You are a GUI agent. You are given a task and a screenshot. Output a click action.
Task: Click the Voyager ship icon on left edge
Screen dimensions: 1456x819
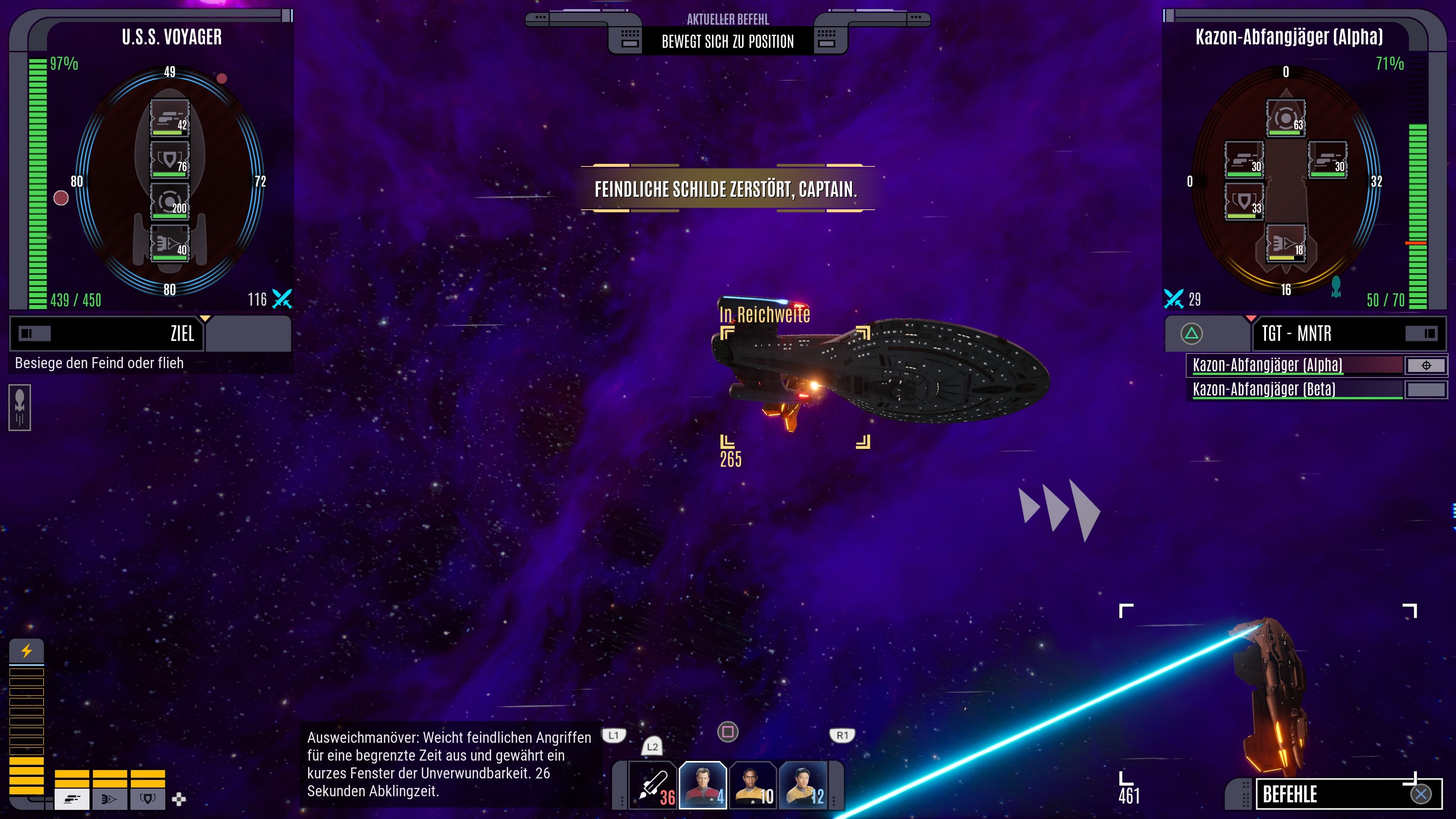(20, 408)
